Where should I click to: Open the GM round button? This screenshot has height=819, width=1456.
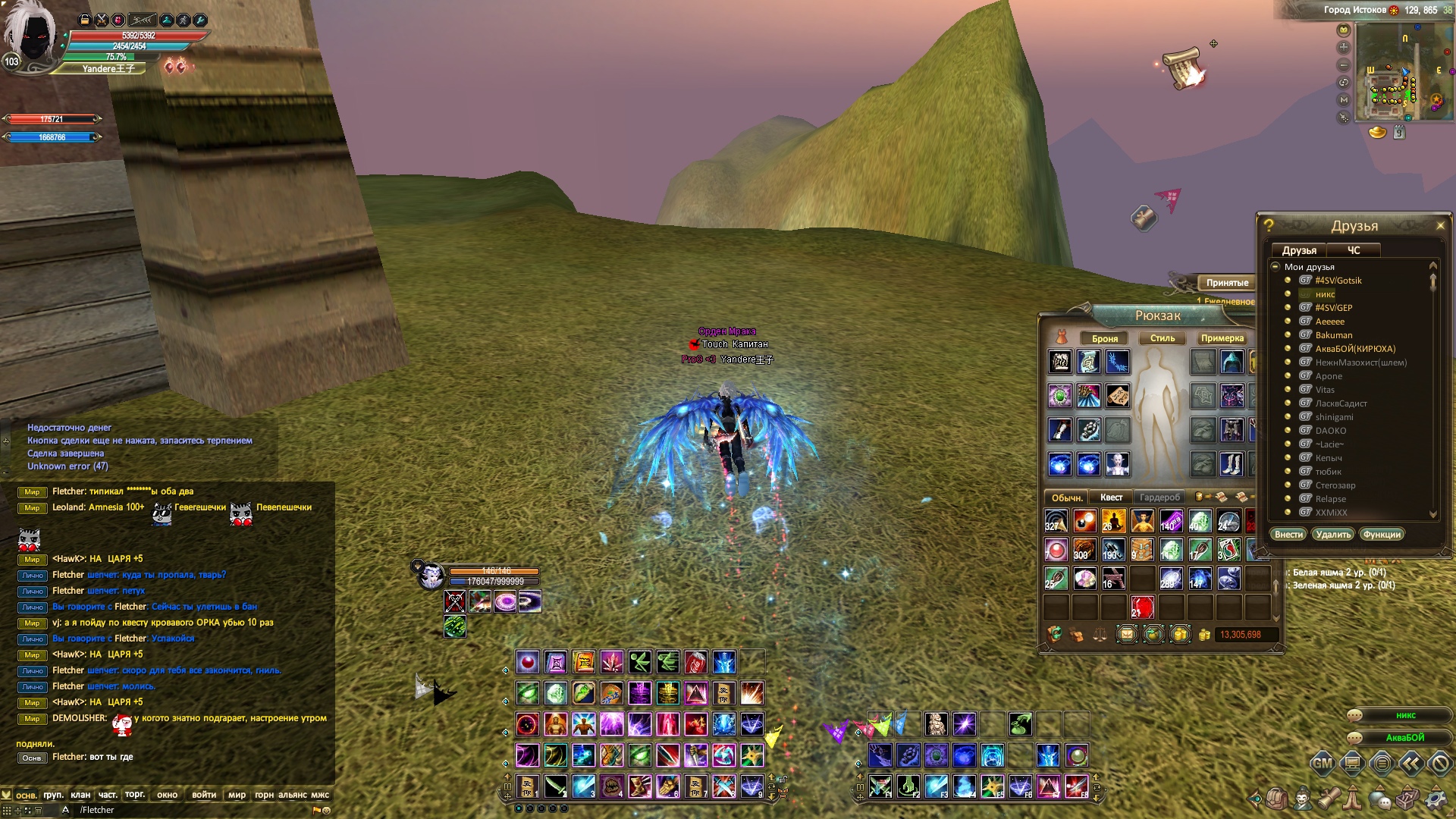[1322, 764]
